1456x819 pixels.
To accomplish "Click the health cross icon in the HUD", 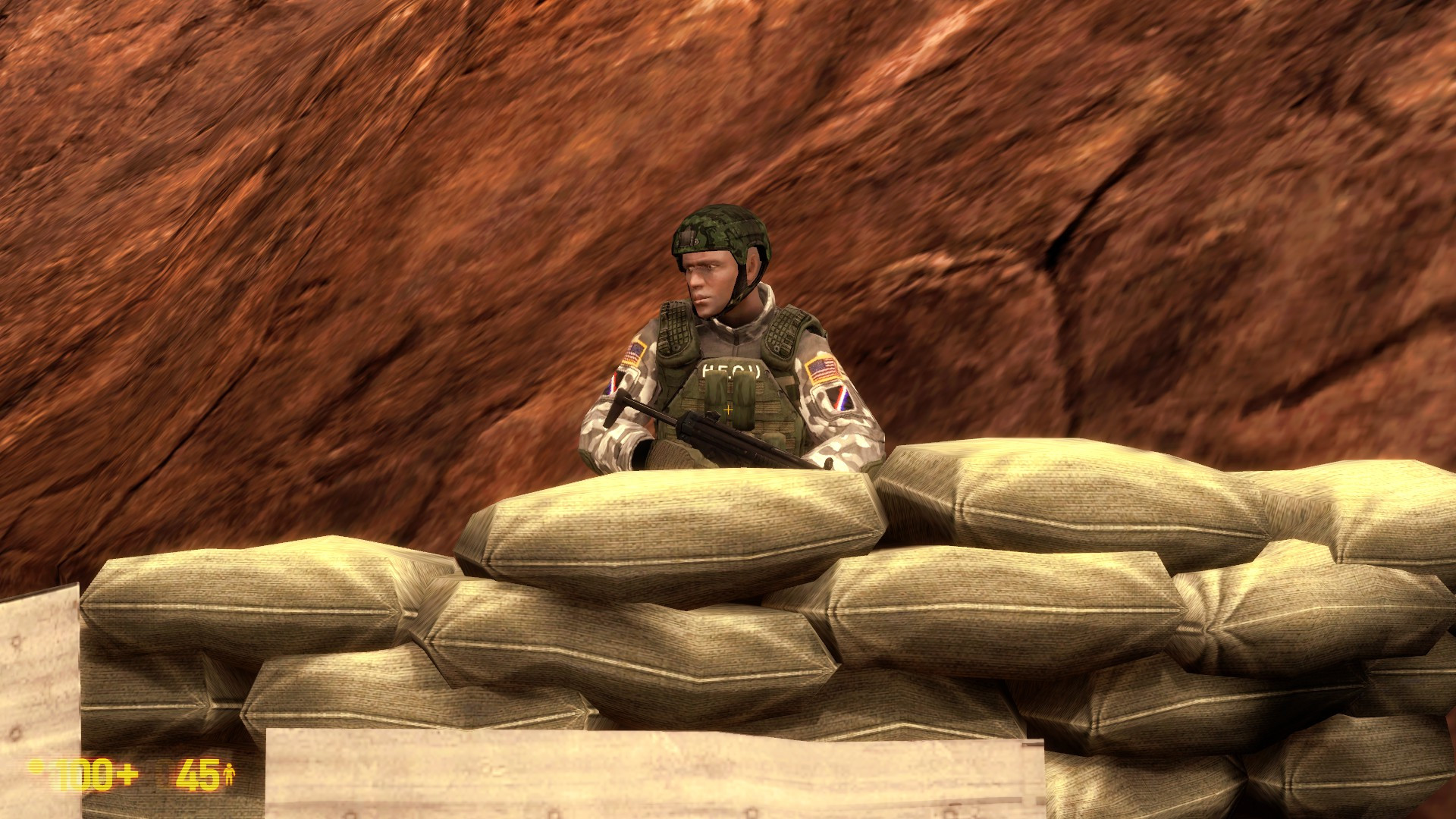I will (128, 774).
